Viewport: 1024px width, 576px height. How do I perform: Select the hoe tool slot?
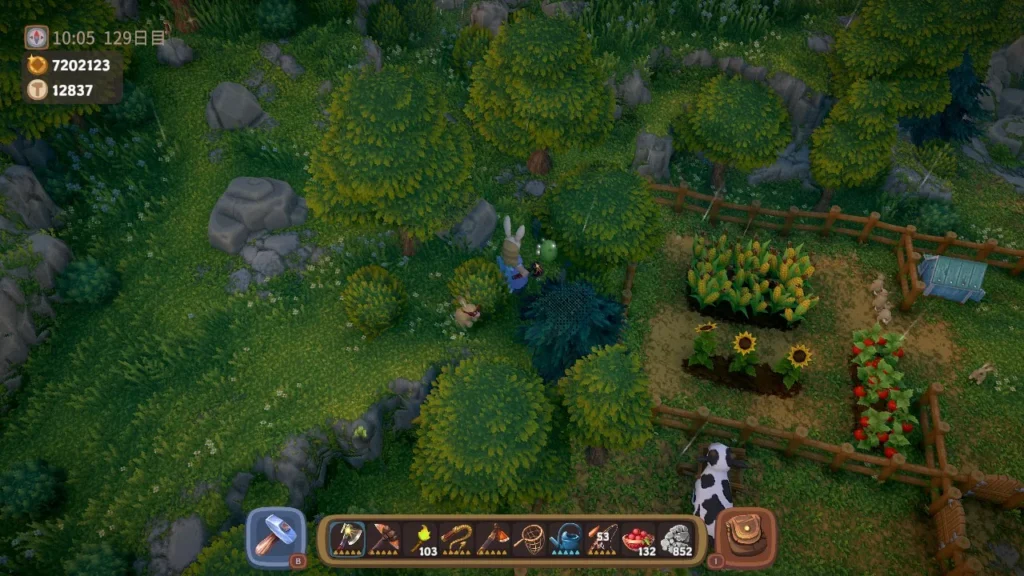pos(493,539)
